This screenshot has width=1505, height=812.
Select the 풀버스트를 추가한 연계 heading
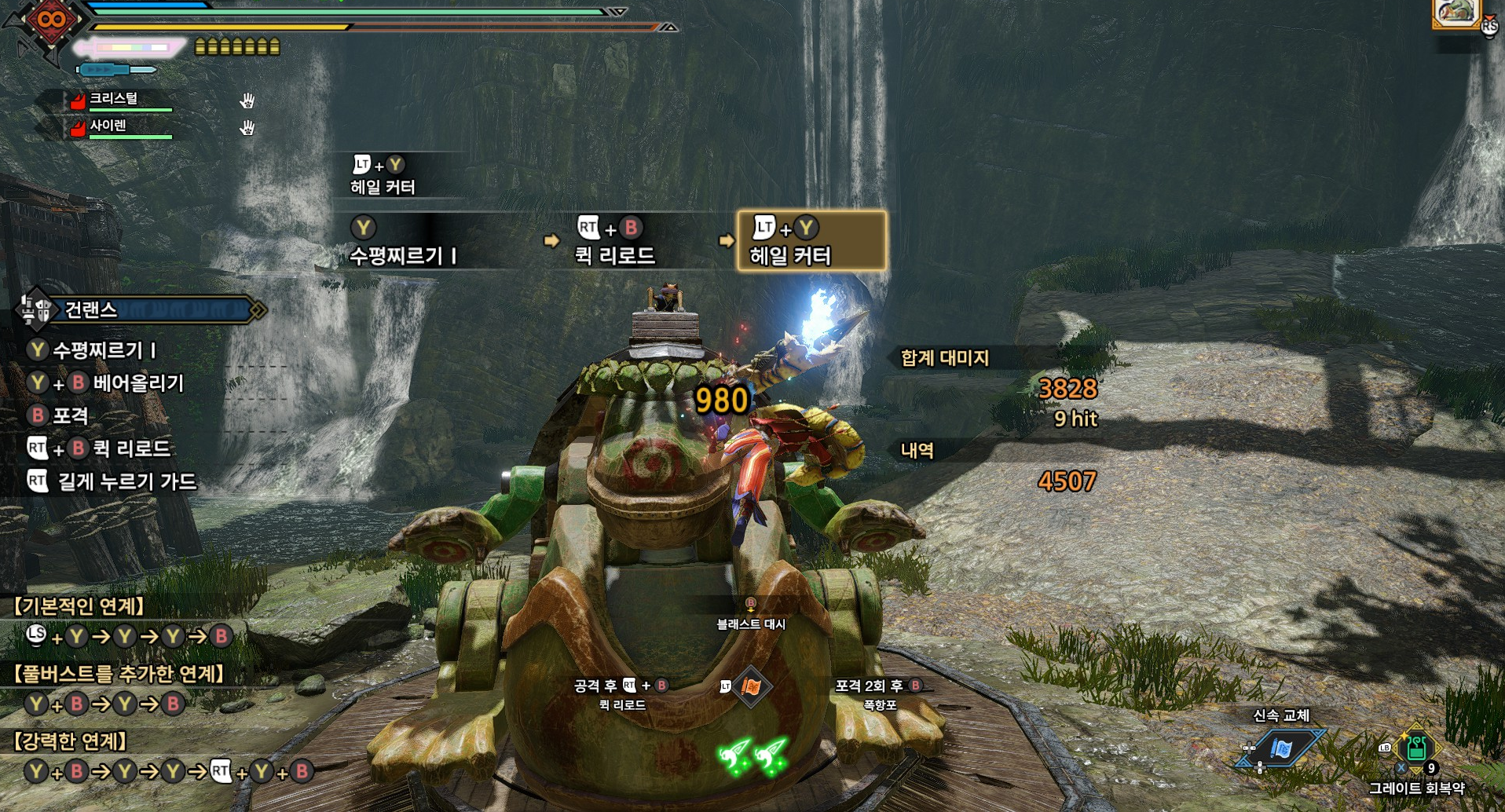coord(119,674)
